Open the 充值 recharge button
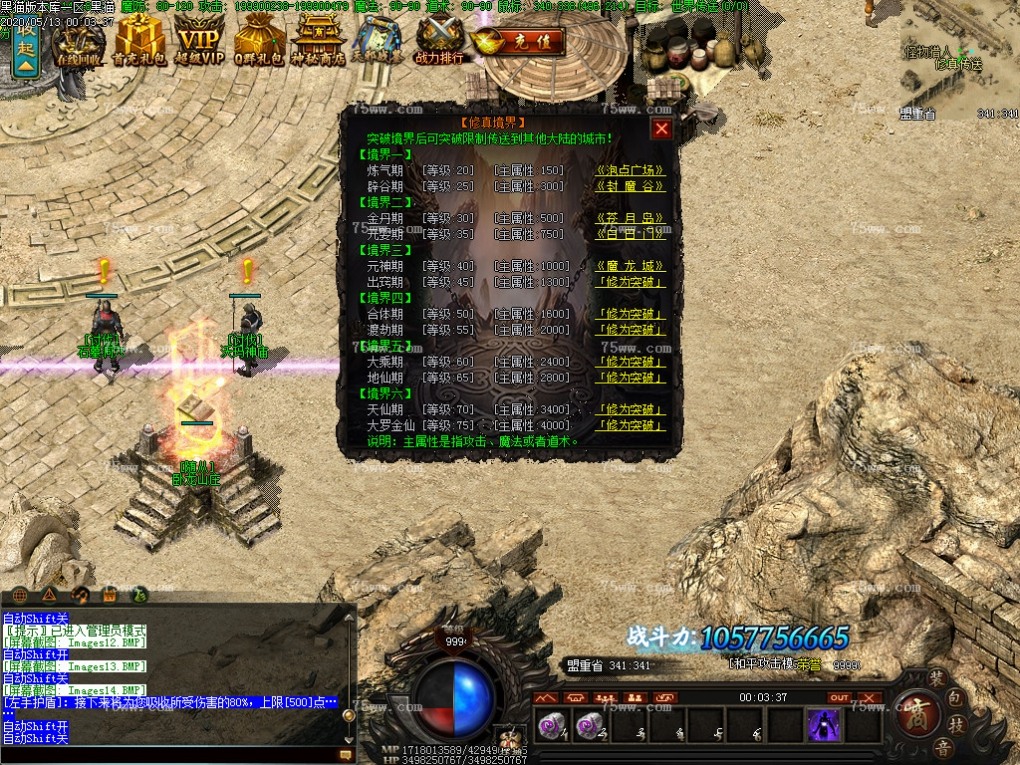Screen dimensions: 1020x765 (x=519, y=42)
